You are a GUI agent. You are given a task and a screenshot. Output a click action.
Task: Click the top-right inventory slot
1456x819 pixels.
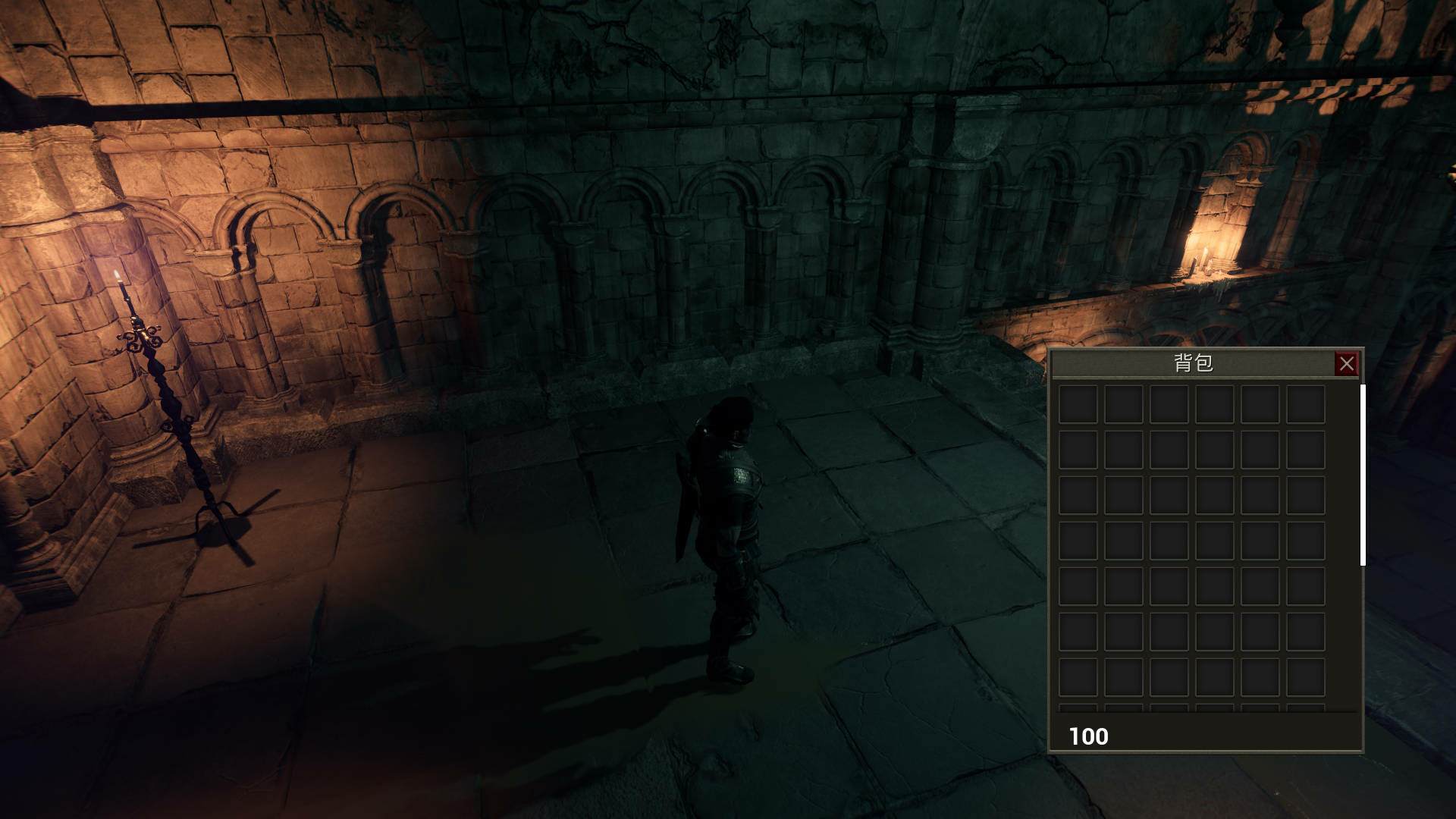coord(1307,403)
